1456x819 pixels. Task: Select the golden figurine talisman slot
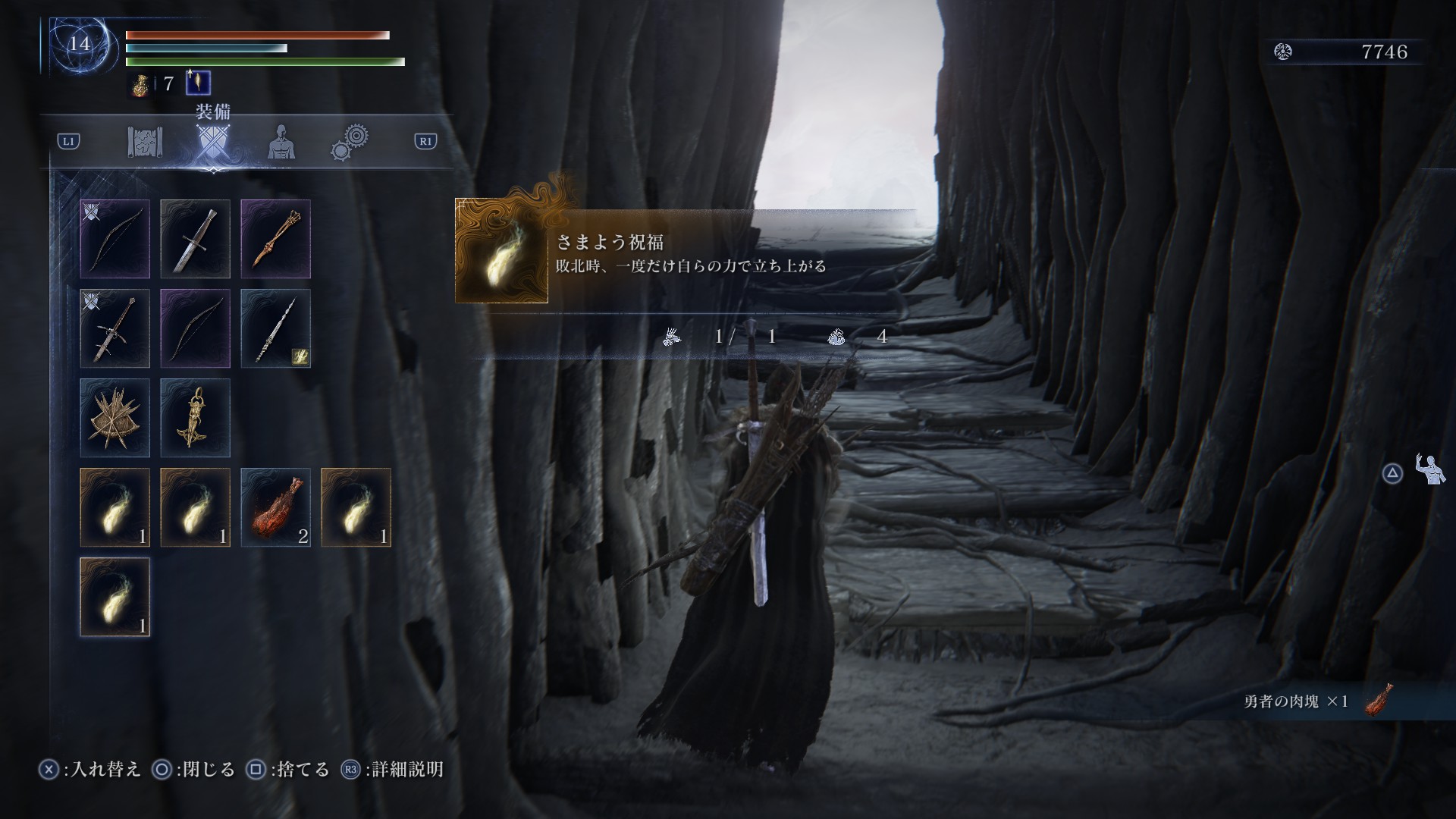(x=196, y=418)
